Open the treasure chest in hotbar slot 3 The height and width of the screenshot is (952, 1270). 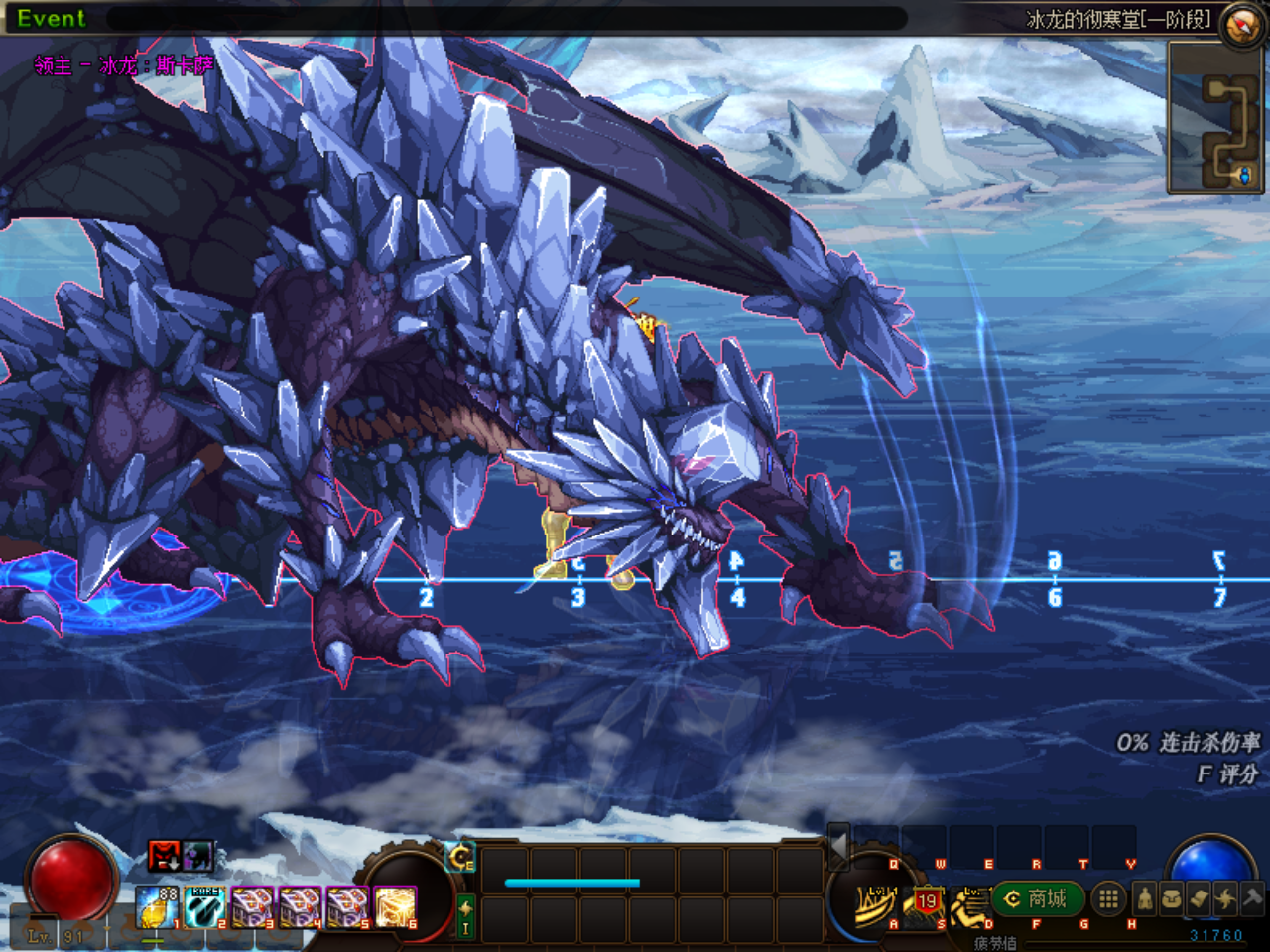252,907
